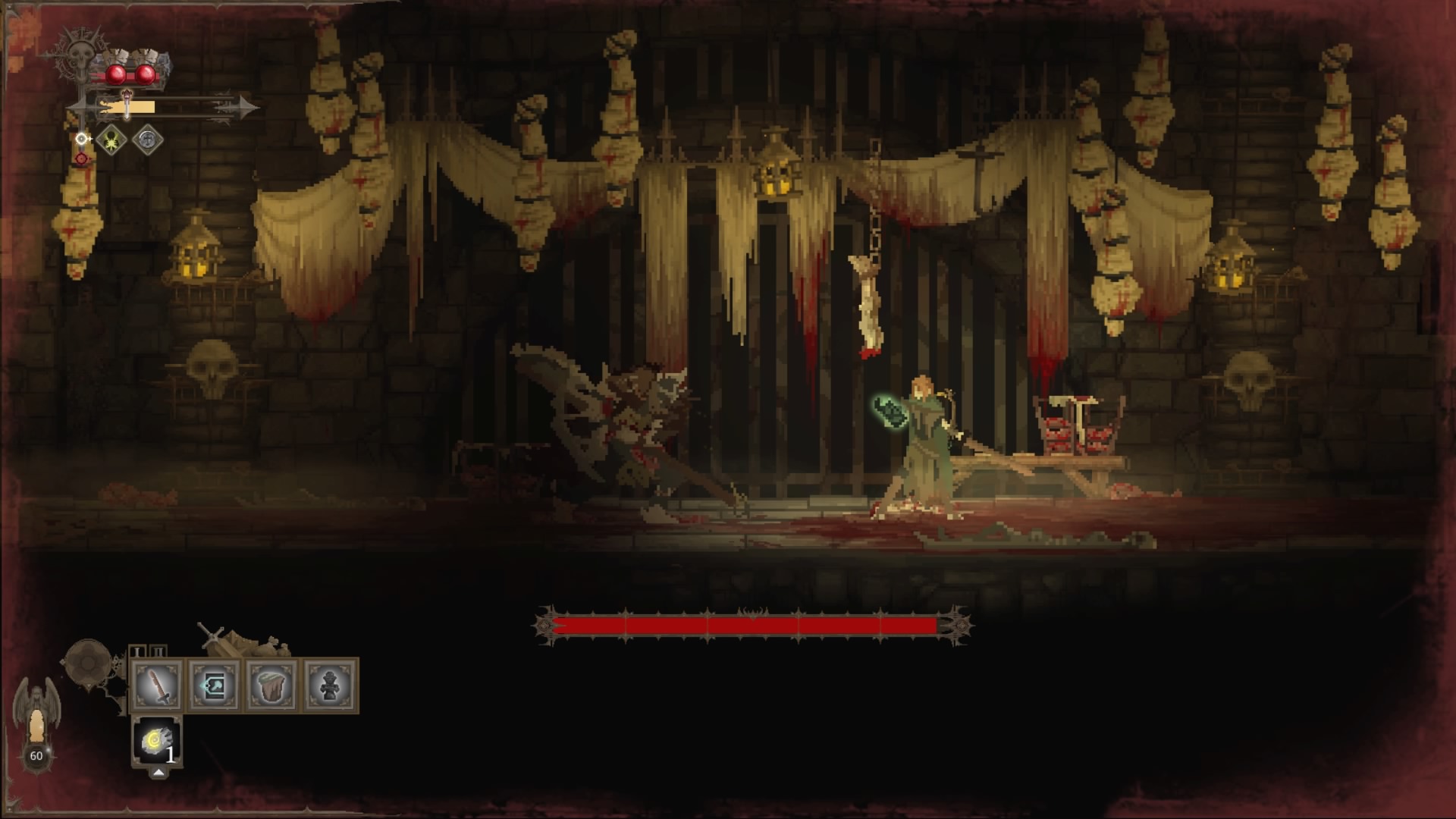Click the green spider buff icon
Viewport: 1456px width, 819px height.
(111, 140)
